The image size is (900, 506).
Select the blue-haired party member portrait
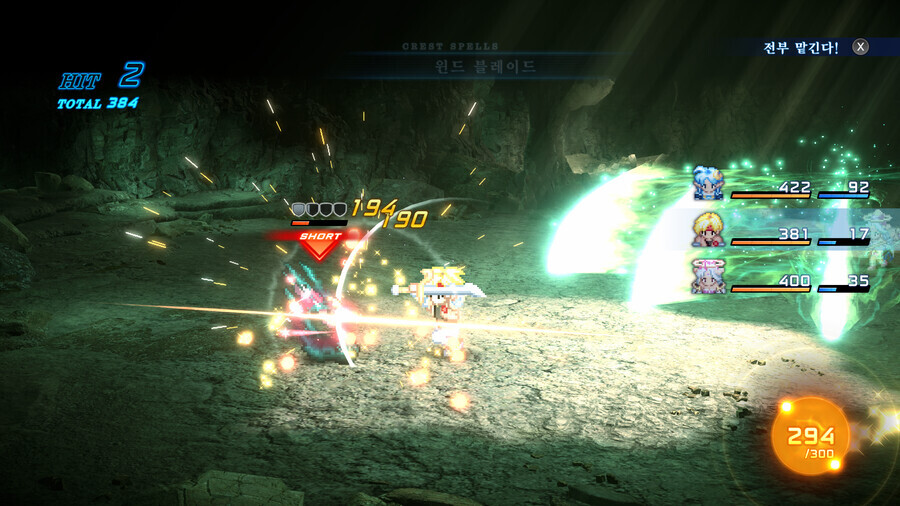708,184
